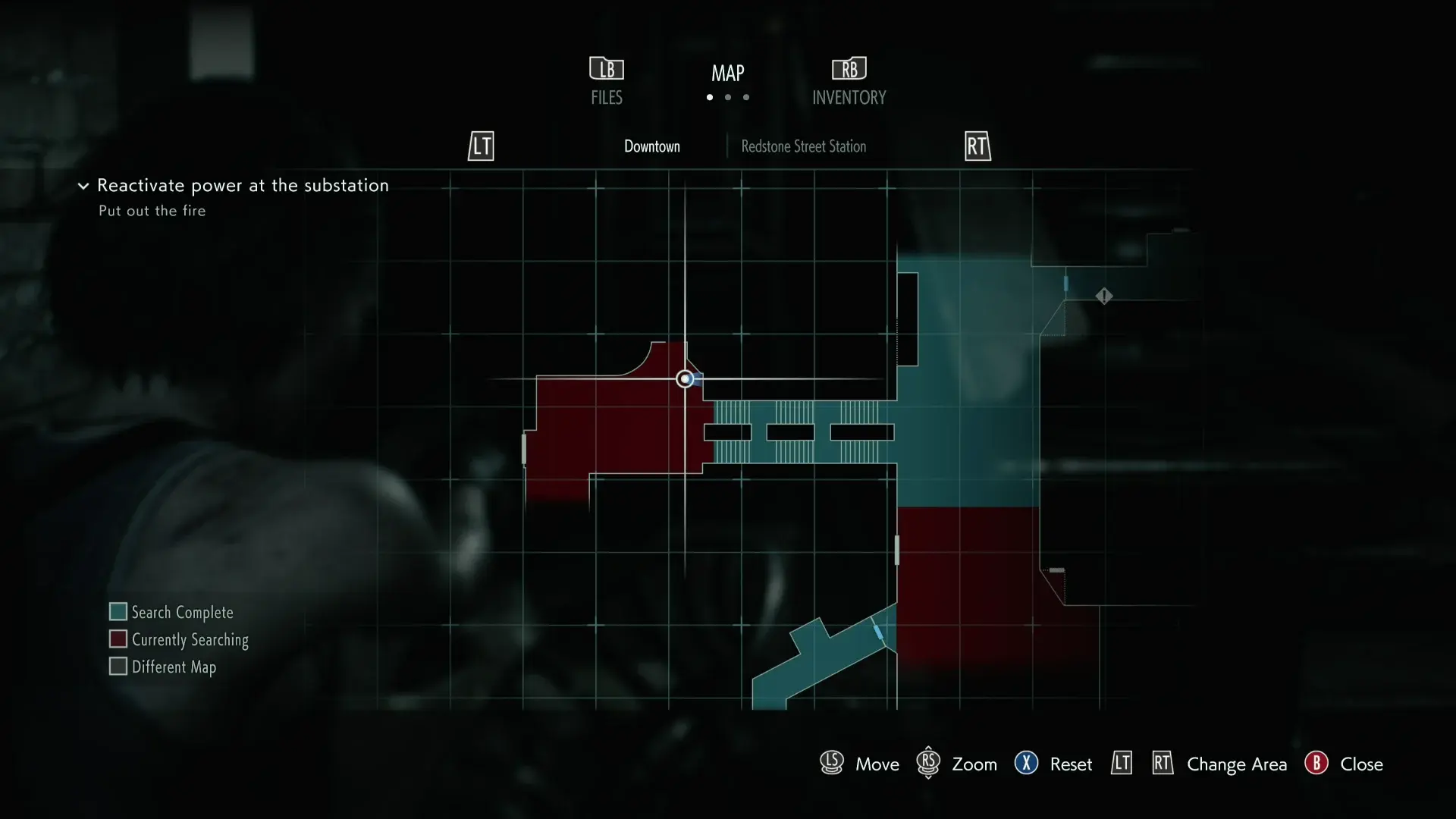Switch to Redstone Street Station map
The width and height of the screenshot is (1456, 819).
(x=803, y=146)
